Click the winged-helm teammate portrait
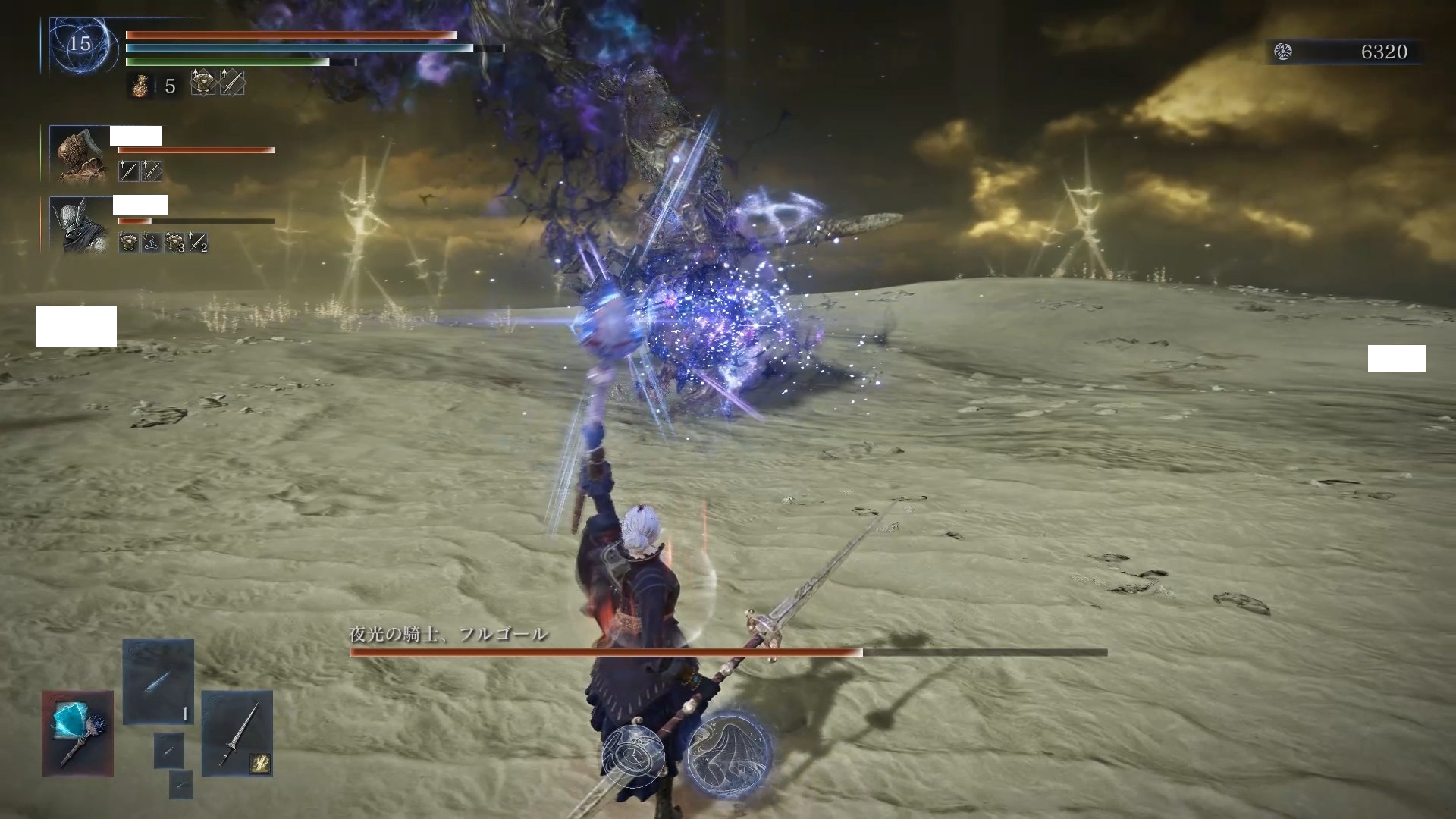This screenshot has height=819, width=1456. pos(80,224)
